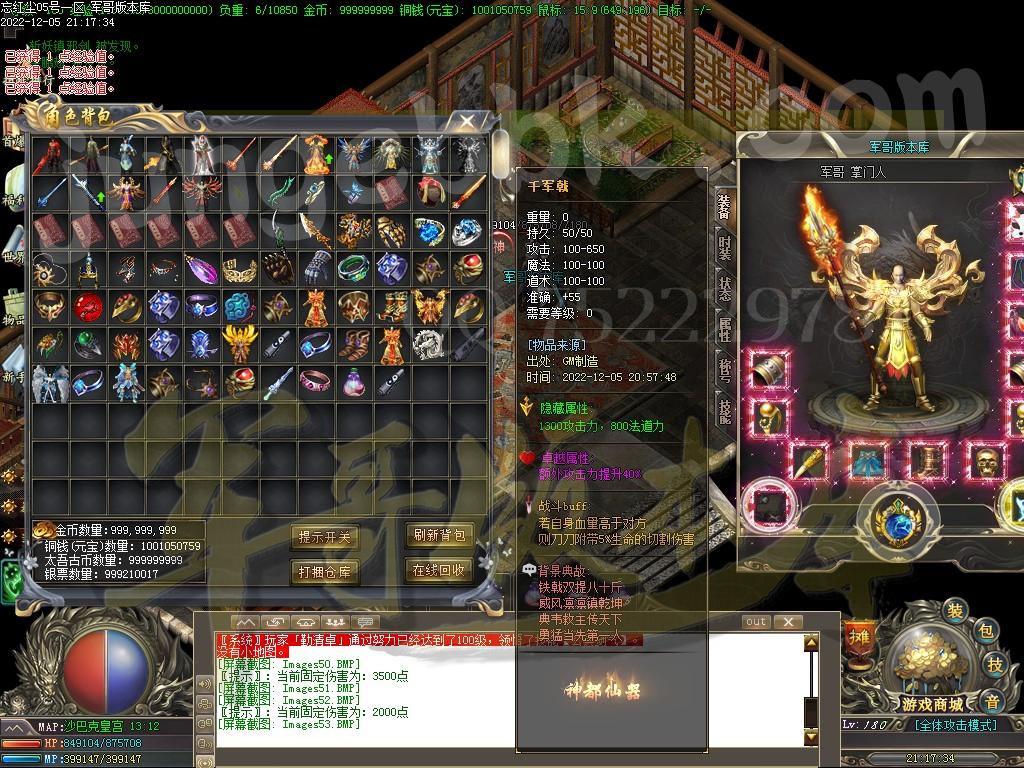Viewport: 1024px width, 768px height.
Task: Open the 在线回收 online recycle button
Action: click(x=438, y=570)
